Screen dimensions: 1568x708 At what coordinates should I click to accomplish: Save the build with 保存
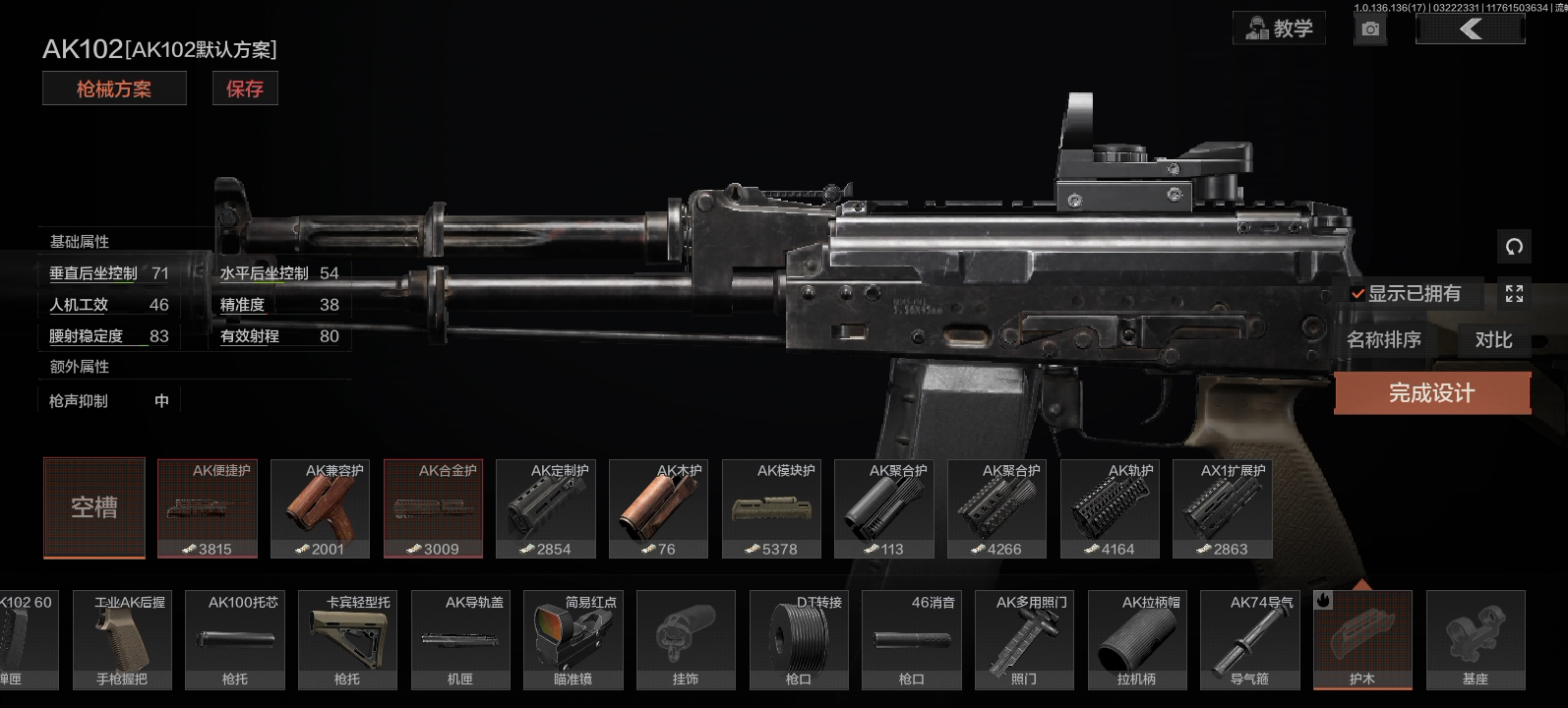(x=245, y=89)
